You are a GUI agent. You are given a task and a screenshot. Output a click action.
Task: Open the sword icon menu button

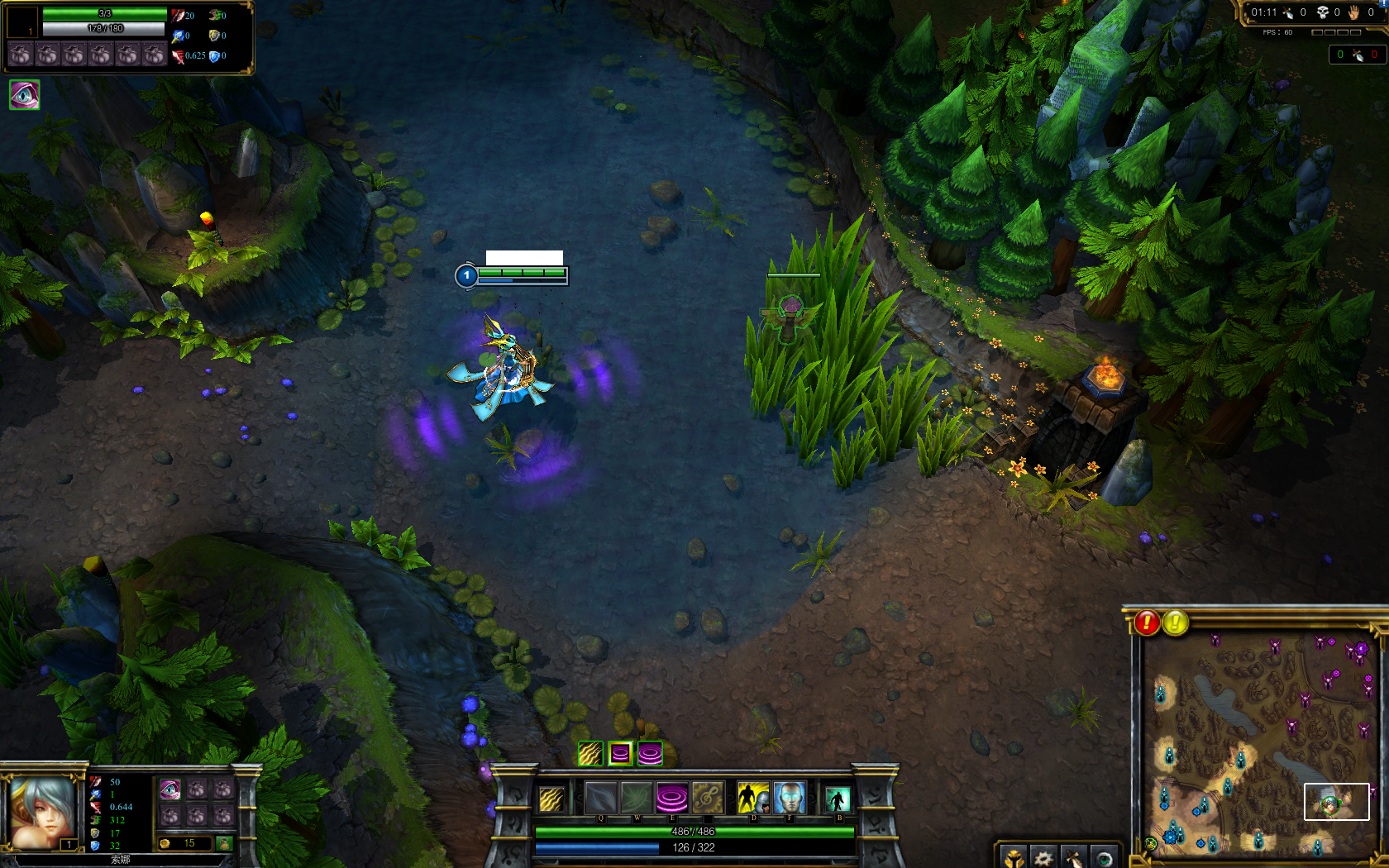pos(1073,858)
